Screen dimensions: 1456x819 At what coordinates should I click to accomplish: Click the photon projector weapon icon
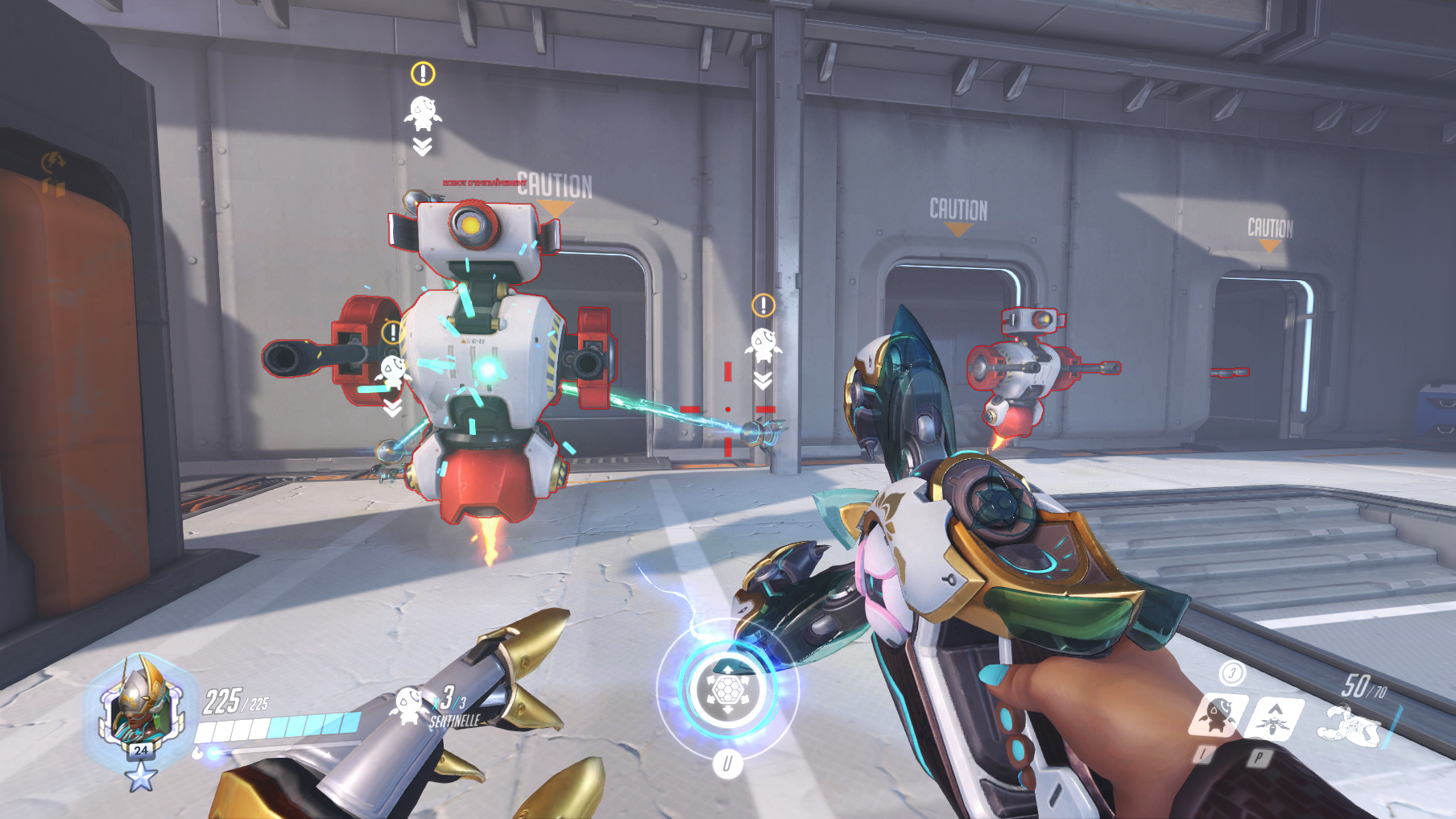[1350, 724]
